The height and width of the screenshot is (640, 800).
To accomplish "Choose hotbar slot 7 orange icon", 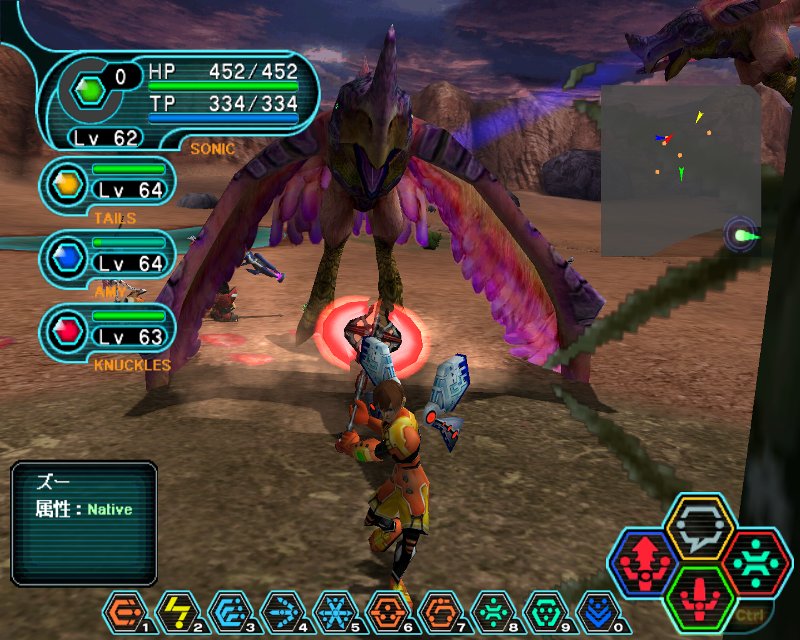I will pyautogui.click(x=437, y=609).
